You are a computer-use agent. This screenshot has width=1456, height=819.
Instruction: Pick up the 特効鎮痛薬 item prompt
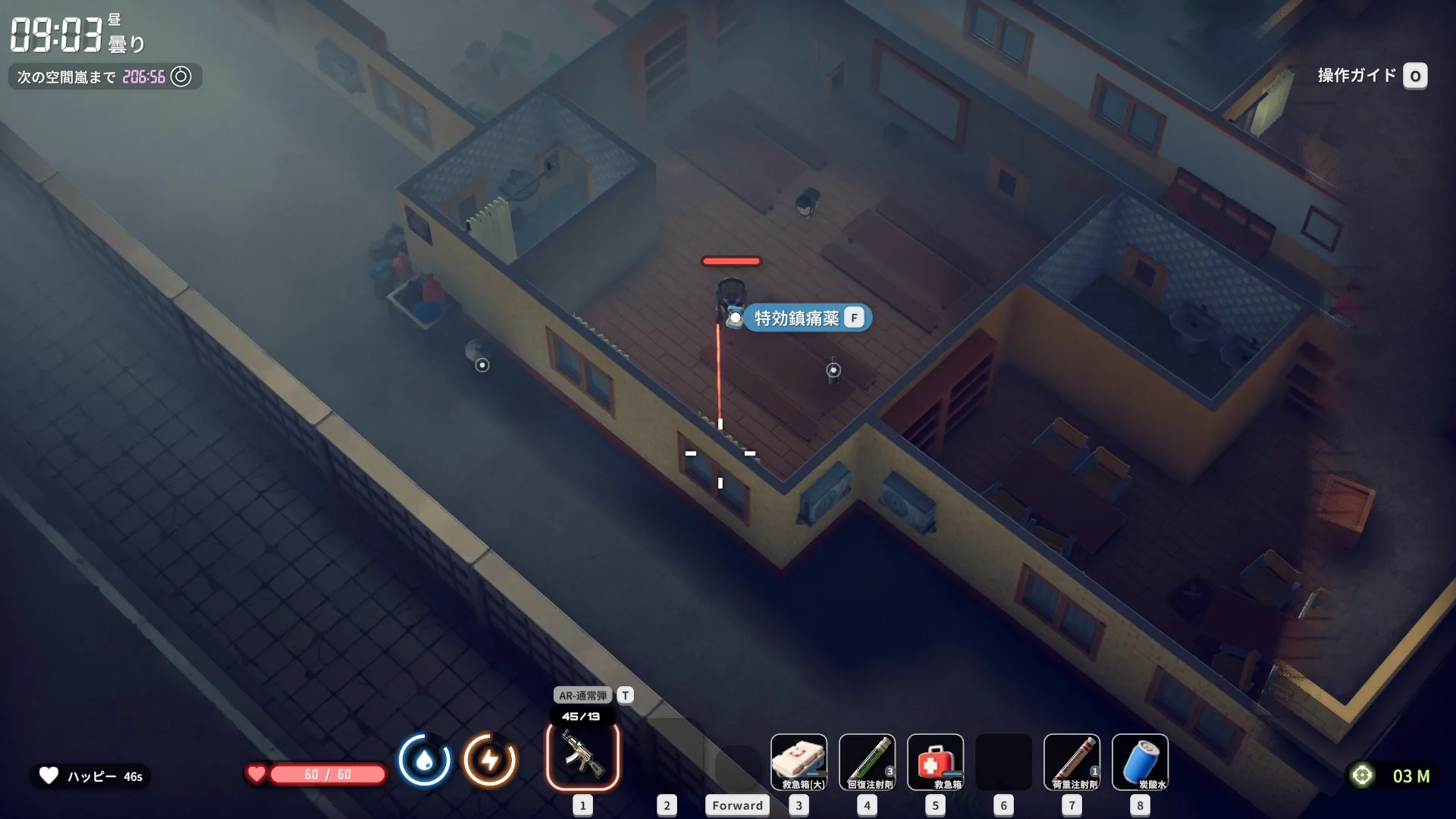(x=807, y=318)
